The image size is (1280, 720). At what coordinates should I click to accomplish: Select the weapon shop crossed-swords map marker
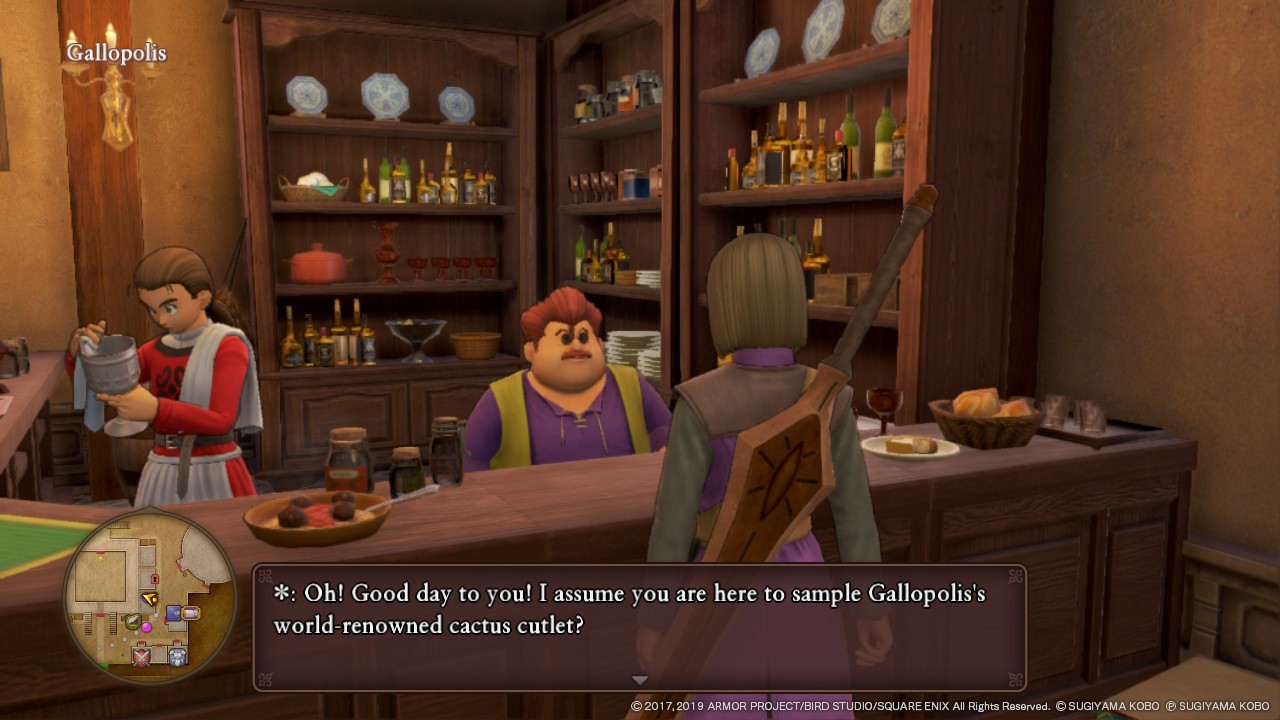143,656
